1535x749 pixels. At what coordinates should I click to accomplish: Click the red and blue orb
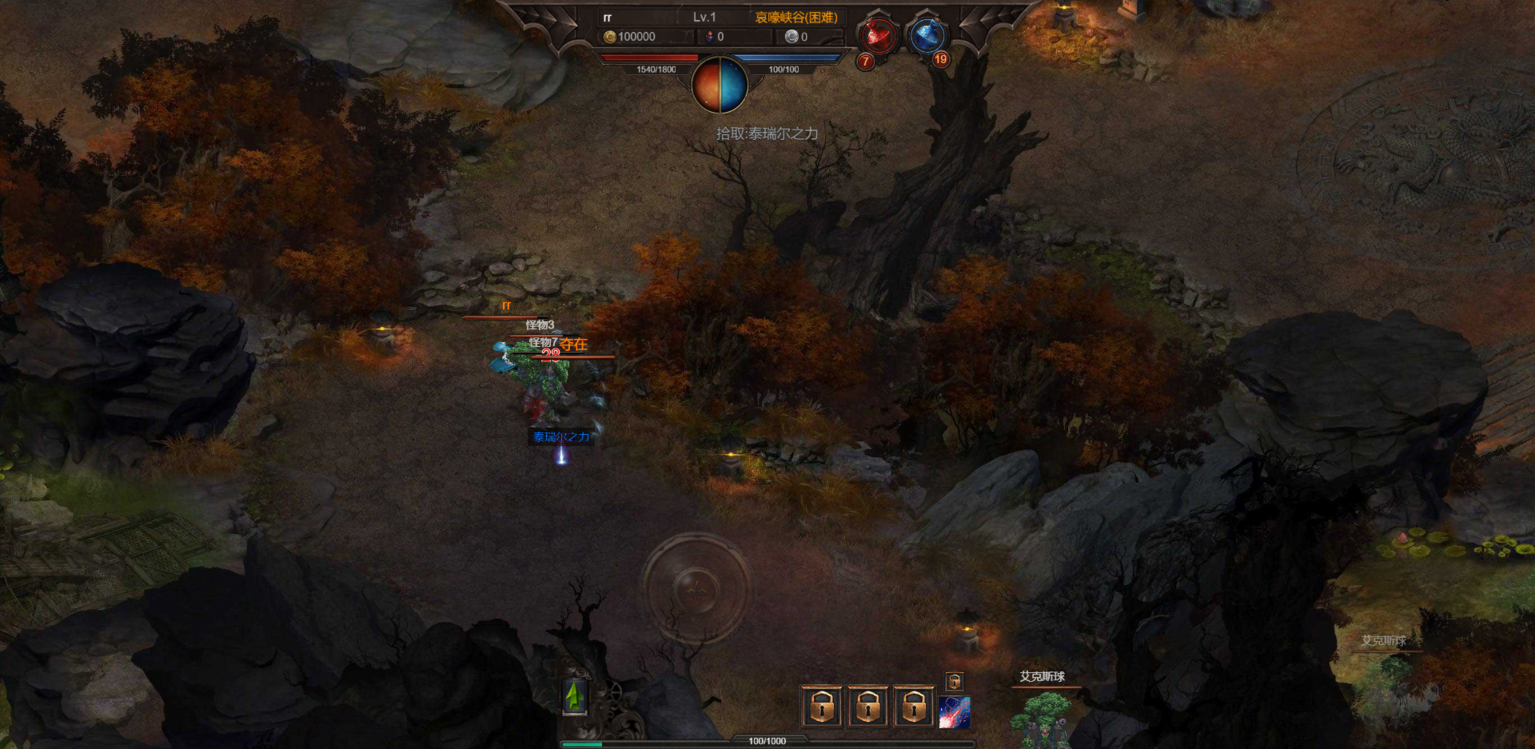pos(720,84)
